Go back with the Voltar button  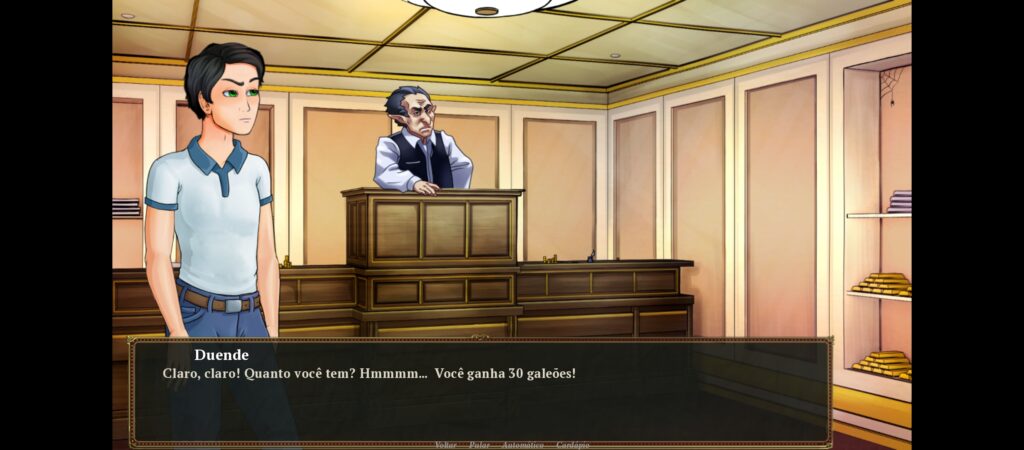445,444
